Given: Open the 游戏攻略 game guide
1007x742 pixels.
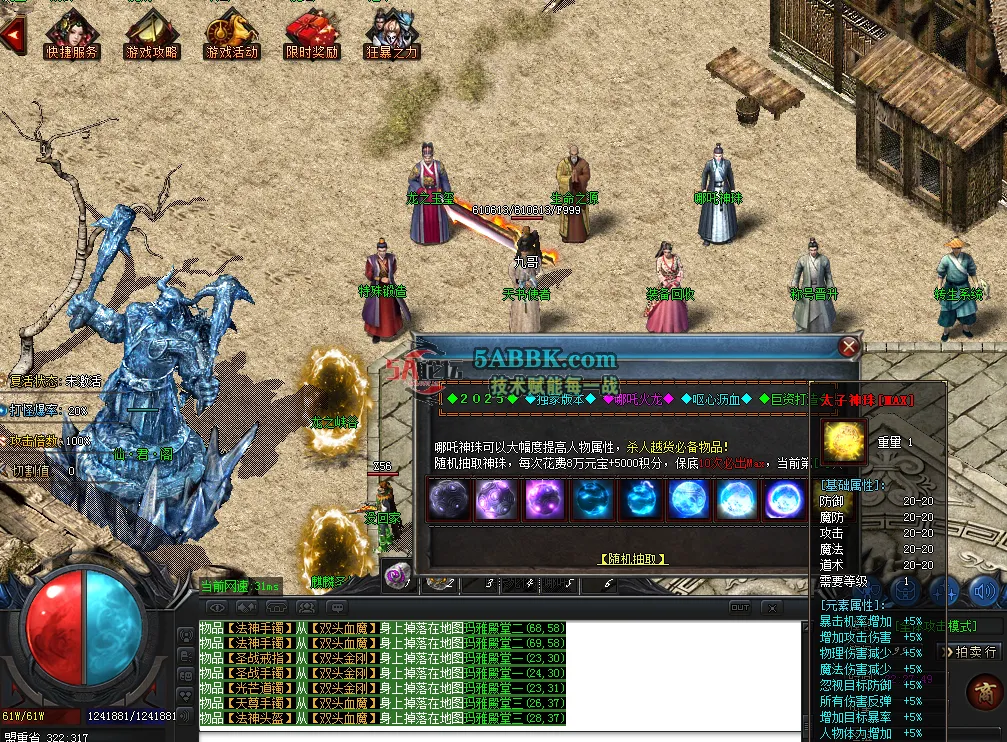Looking at the screenshot, I should pyautogui.click(x=152, y=33).
